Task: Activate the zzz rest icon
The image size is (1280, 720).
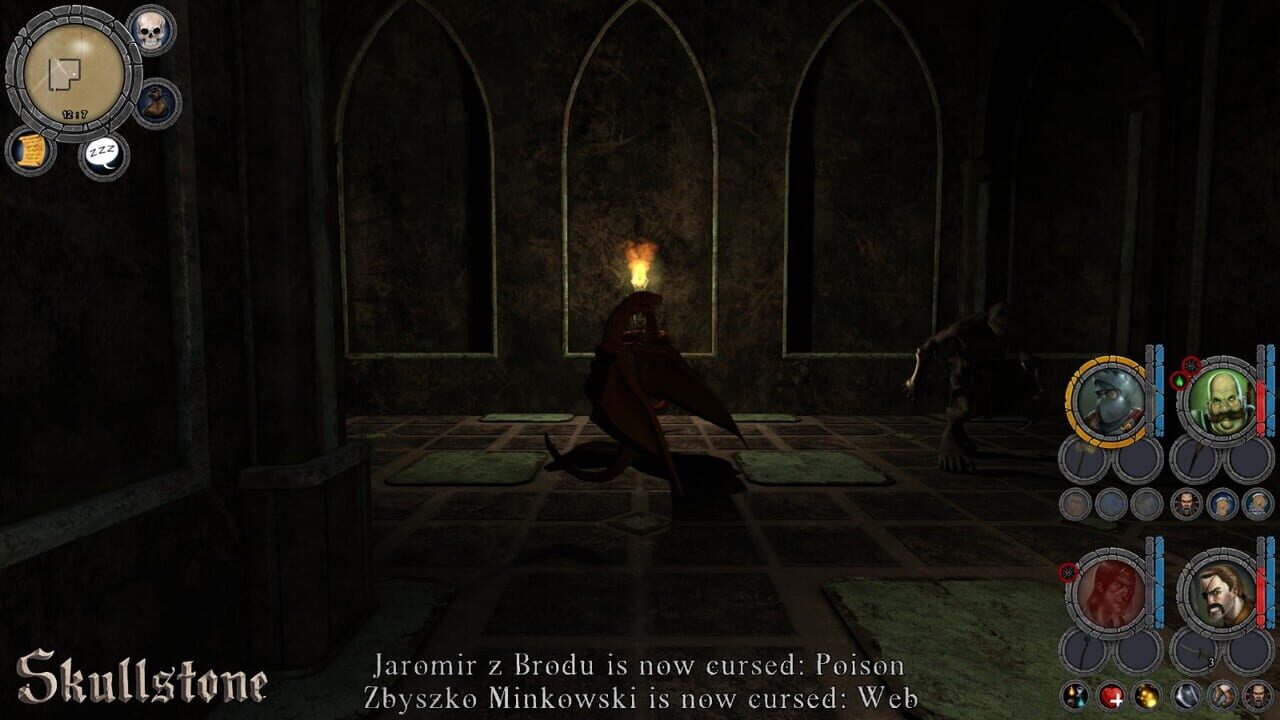Action: tap(103, 152)
